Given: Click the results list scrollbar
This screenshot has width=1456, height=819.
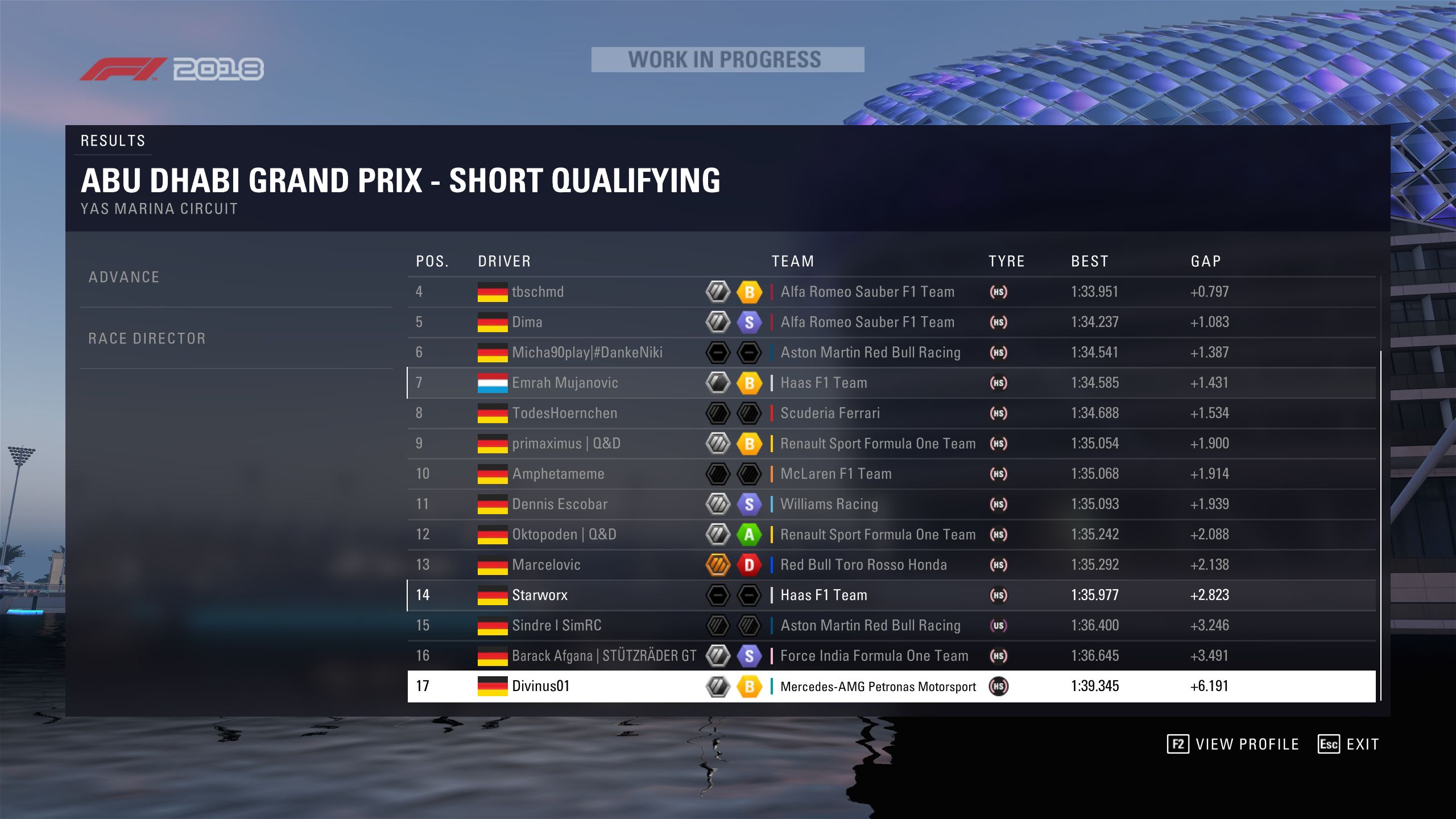Looking at the screenshot, I should (1380, 523).
